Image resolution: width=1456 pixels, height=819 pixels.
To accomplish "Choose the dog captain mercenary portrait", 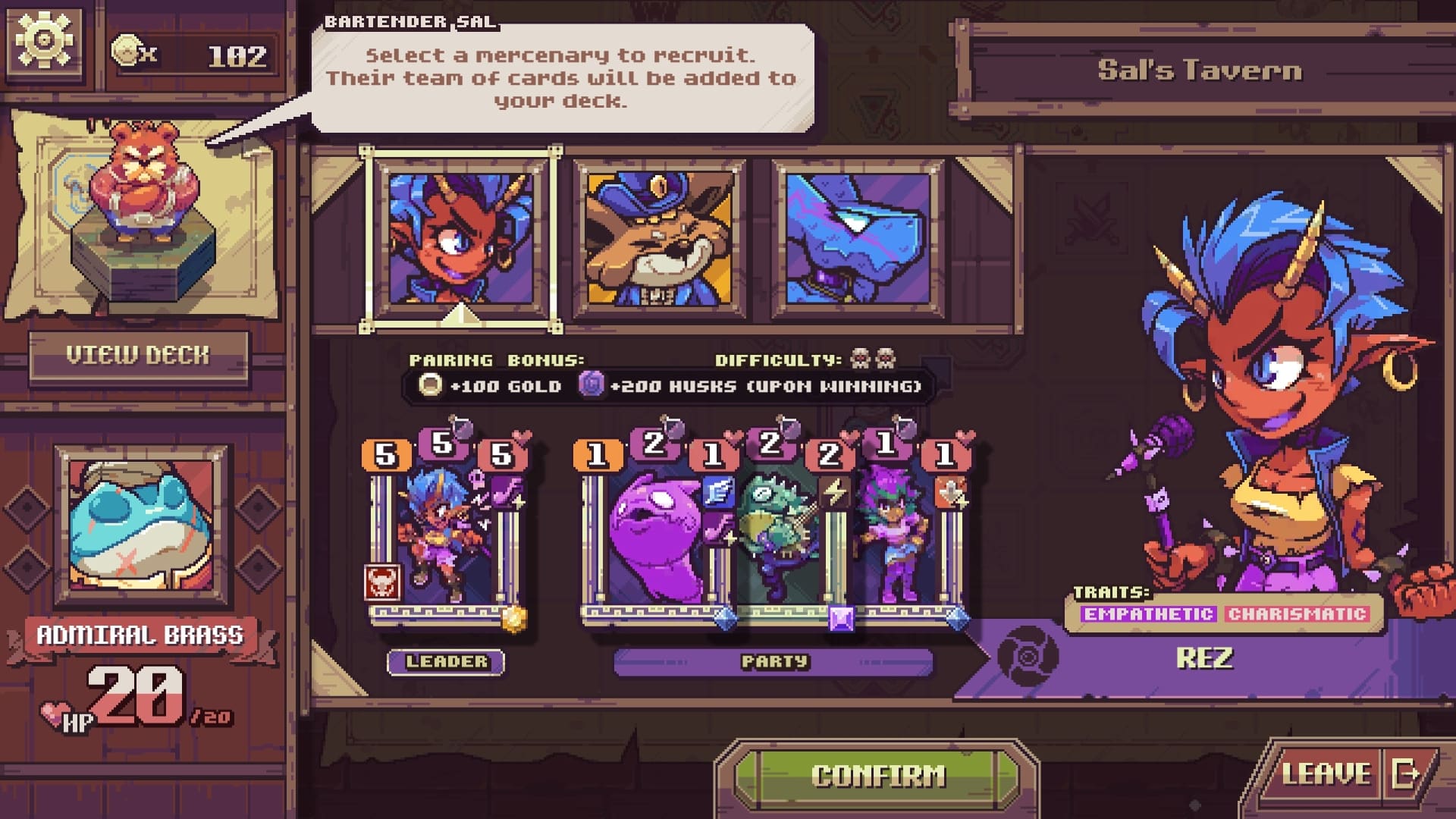I will click(659, 239).
